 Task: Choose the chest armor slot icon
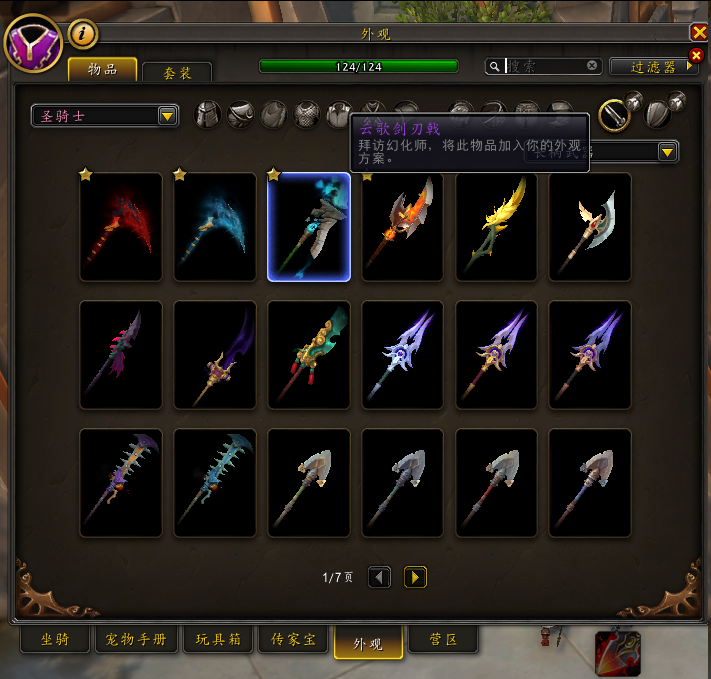[307, 115]
